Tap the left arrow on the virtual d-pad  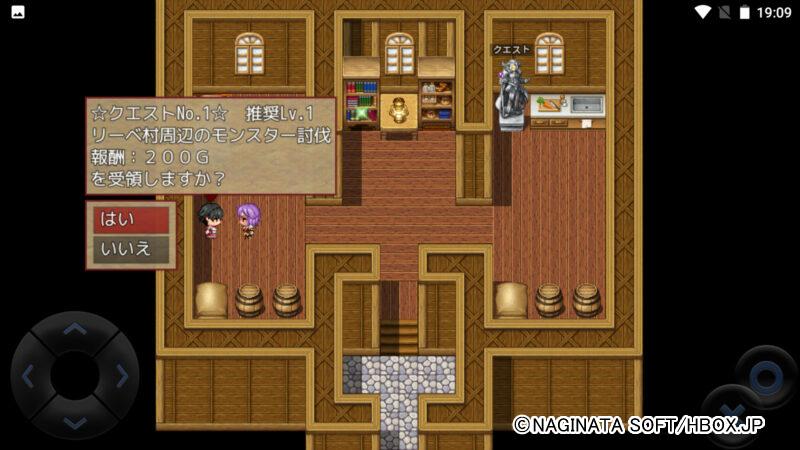point(28,376)
